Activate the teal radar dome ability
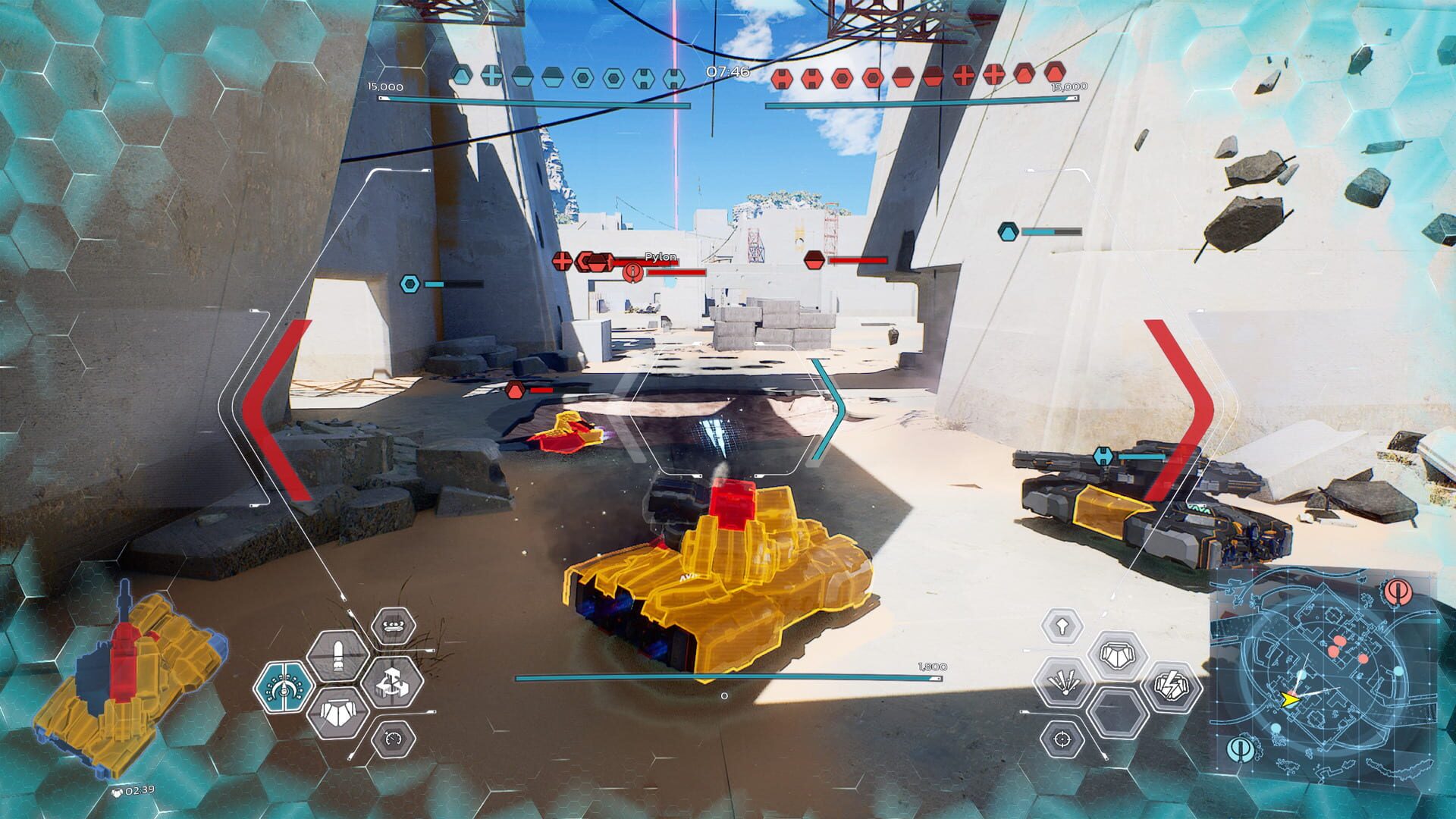This screenshot has height=819, width=1456. pyautogui.click(x=284, y=688)
